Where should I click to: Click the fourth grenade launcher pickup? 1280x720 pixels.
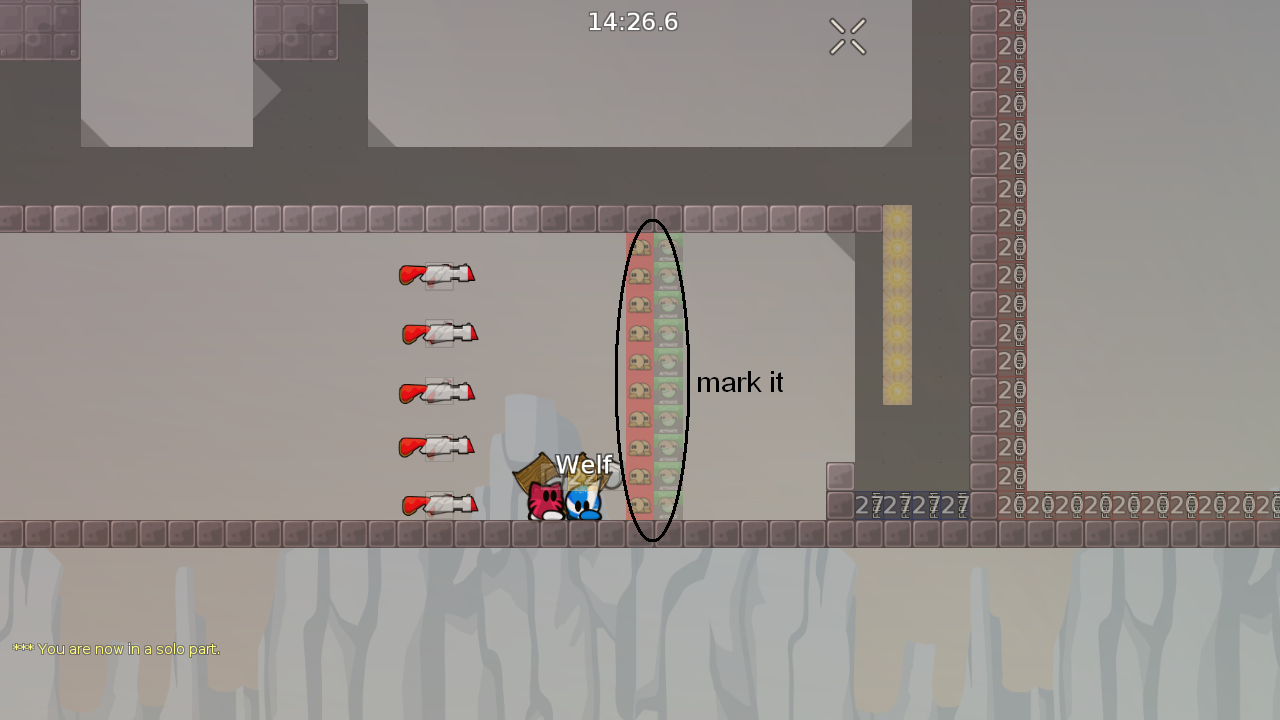[x=440, y=448]
